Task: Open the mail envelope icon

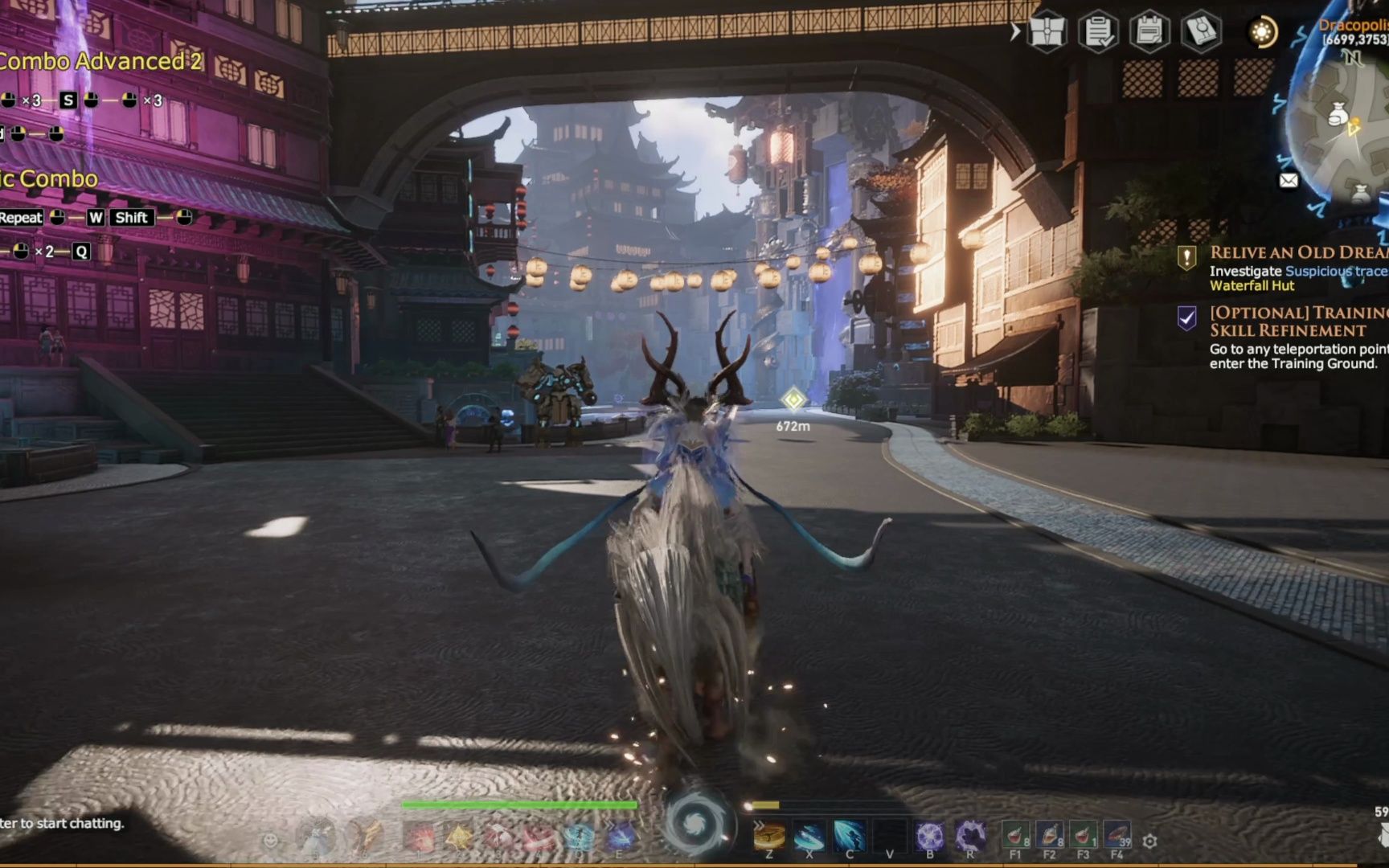Action: pyautogui.click(x=1289, y=181)
